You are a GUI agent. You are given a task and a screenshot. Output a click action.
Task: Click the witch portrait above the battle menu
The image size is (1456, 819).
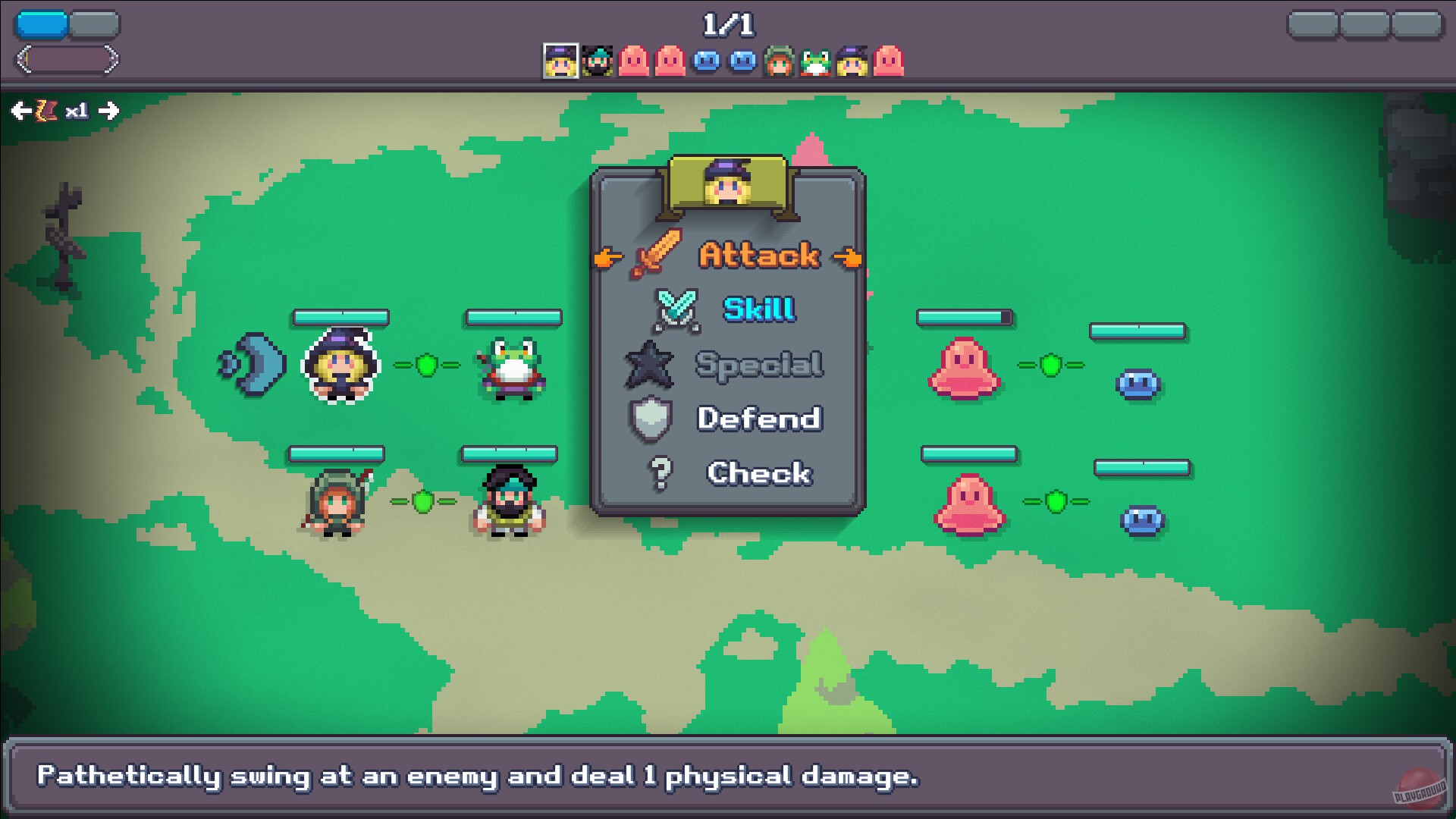(x=726, y=184)
